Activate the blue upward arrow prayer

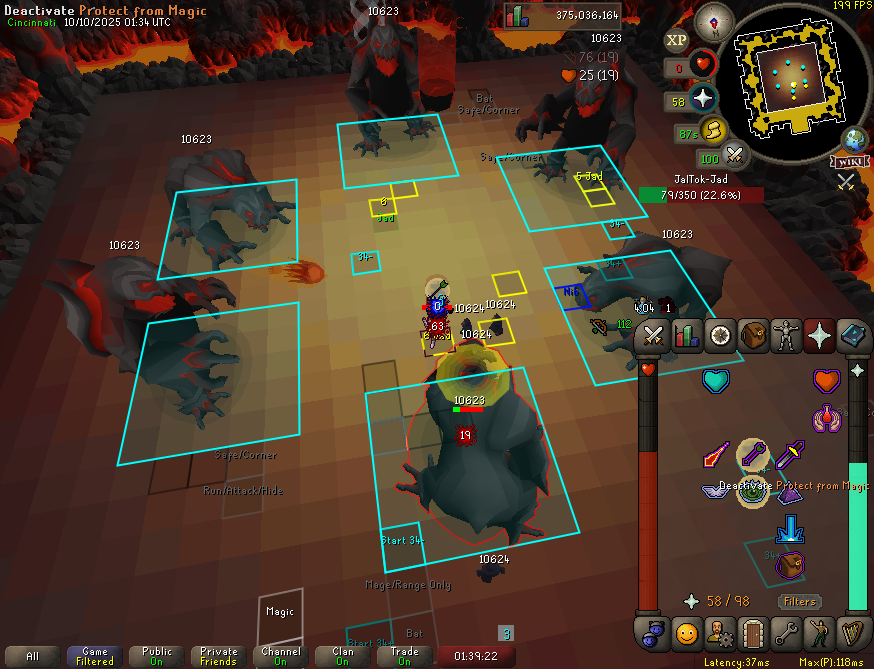click(789, 528)
